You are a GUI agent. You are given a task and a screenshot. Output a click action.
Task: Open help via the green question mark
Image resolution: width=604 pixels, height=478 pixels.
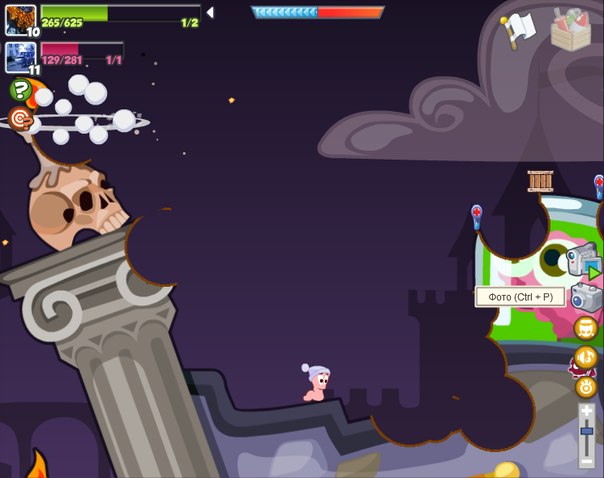[19, 90]
